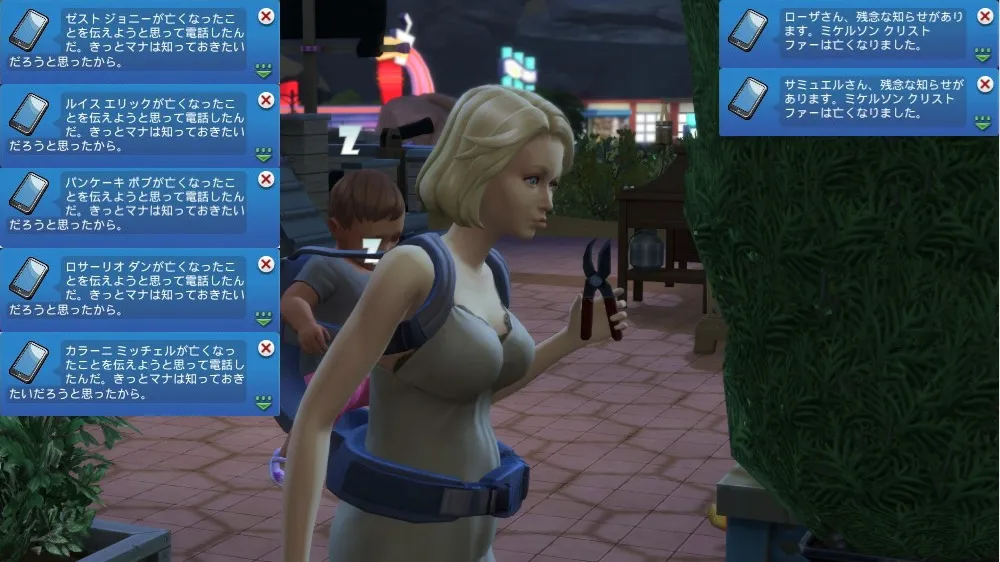The height and width of the screenshot is (562, 1000).
Task: Close the Kalani Mitchell death notification
Action: pyautogui.click(x=266, y=348)
